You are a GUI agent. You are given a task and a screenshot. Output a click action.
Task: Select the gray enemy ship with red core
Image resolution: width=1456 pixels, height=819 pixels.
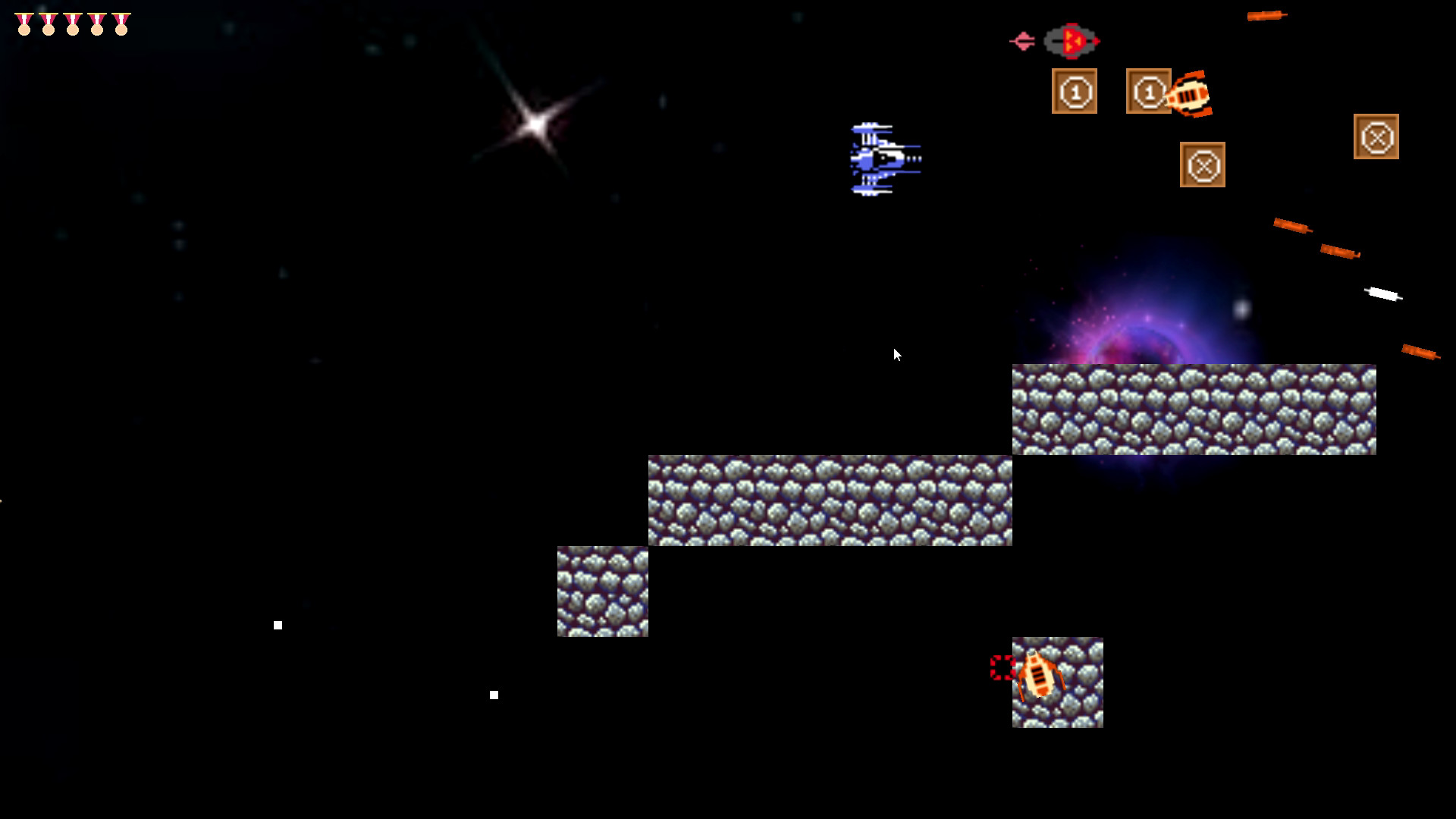pyautogui.click(x=1070, y=42)
